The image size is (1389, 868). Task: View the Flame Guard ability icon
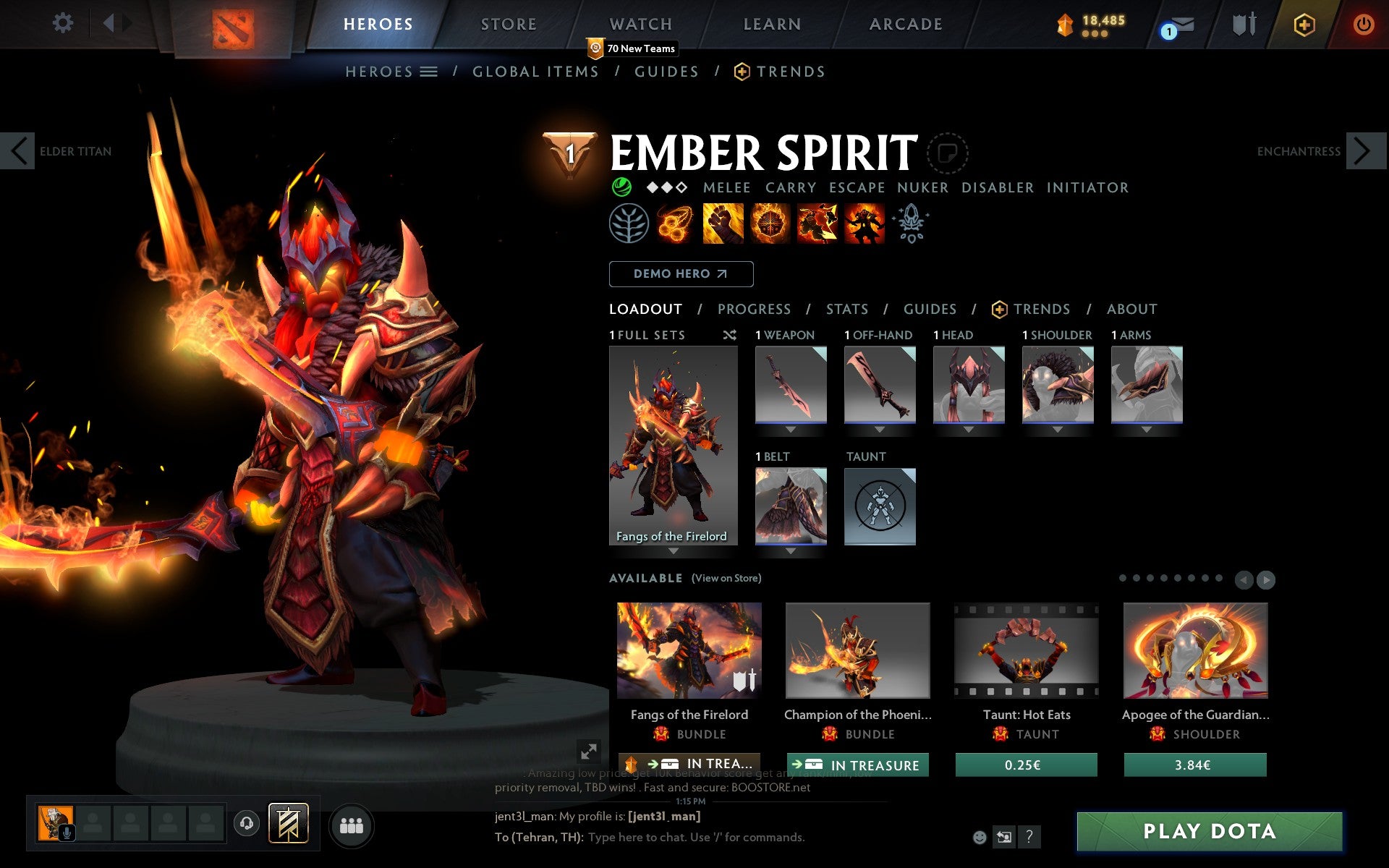coord(770,223)
